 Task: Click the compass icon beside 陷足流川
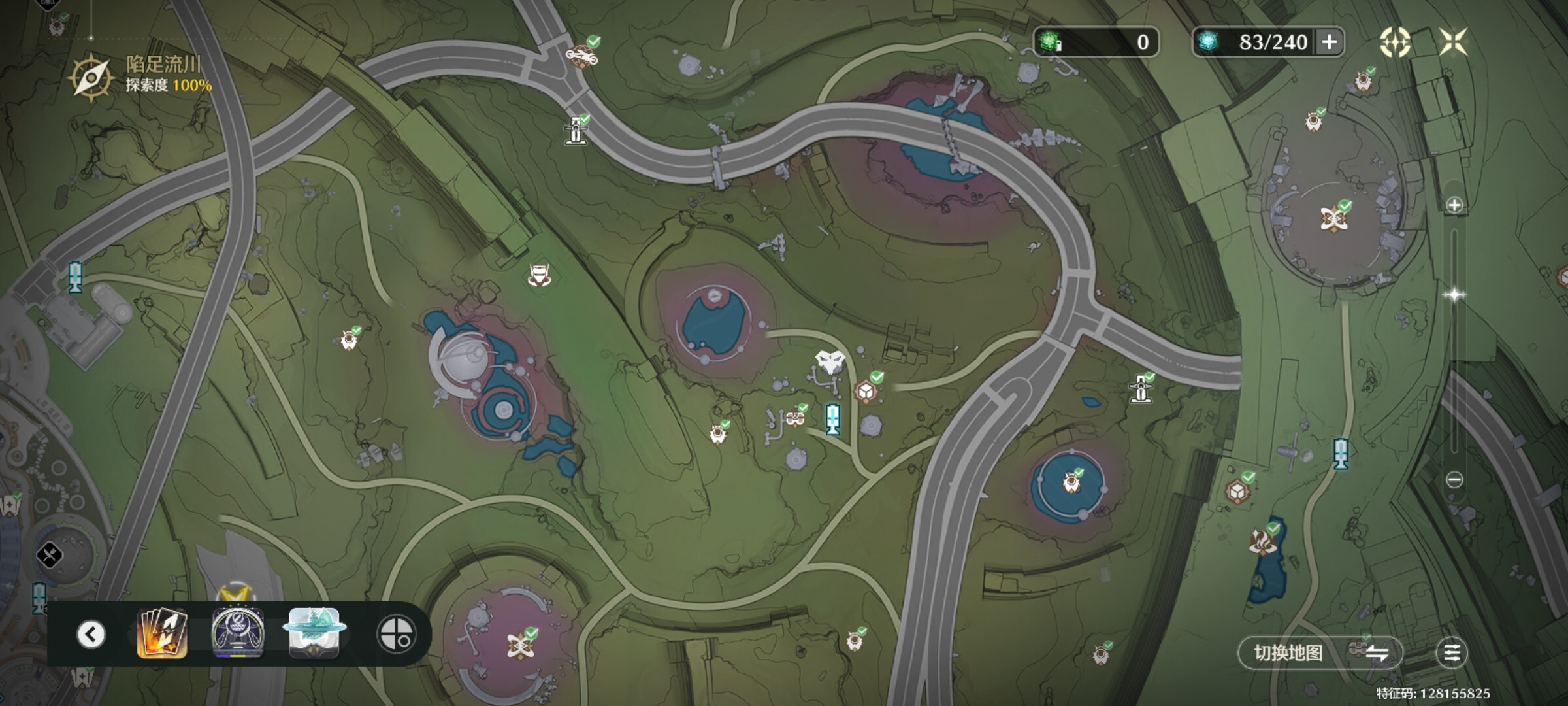click(91, 77)
